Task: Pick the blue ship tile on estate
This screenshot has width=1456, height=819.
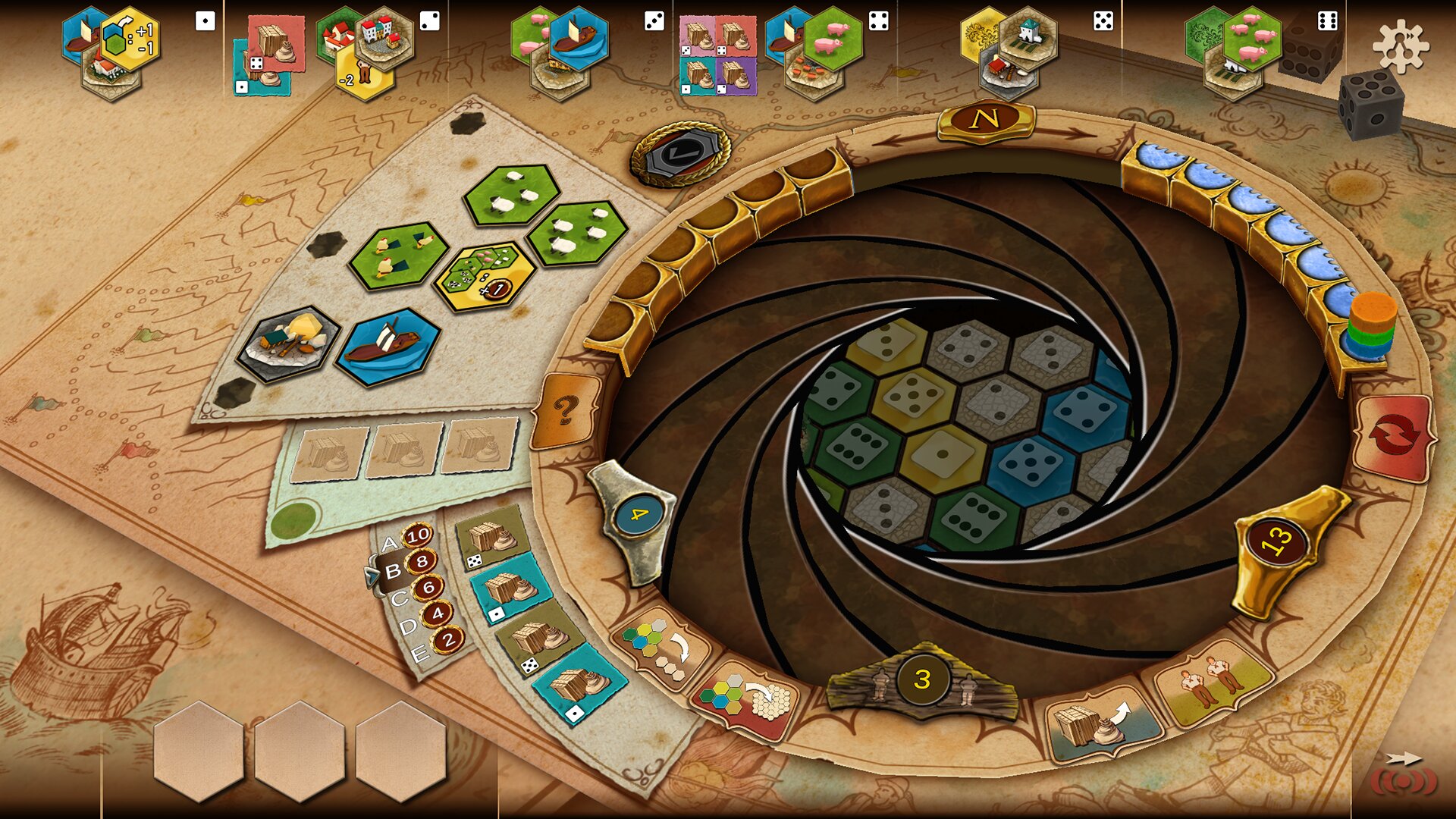Action: (x=388, y=345)
